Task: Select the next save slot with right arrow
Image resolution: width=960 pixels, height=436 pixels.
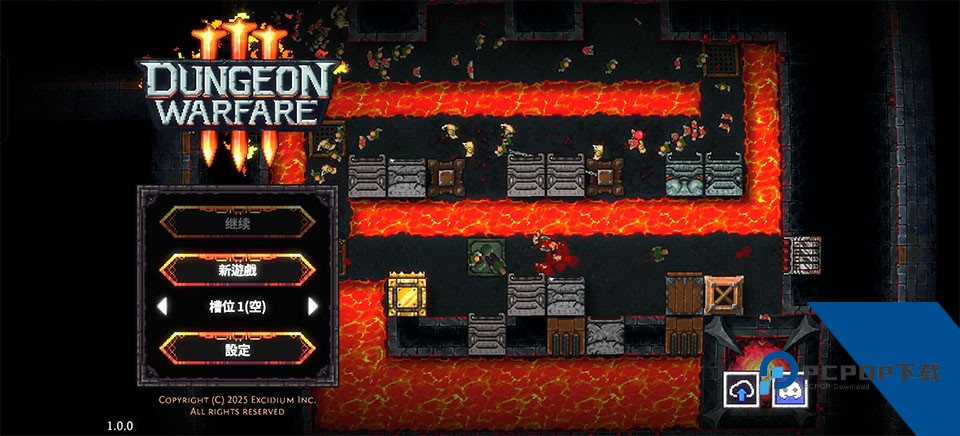Action: [x=312, y=306]
